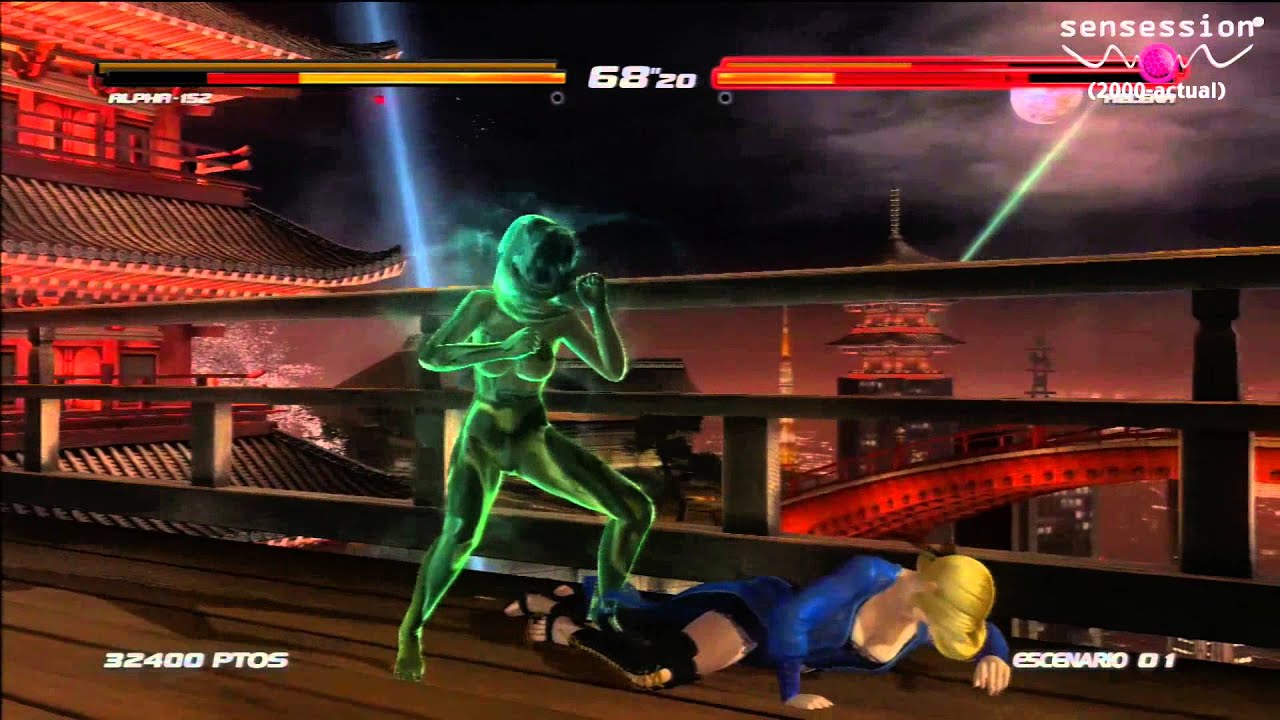
Task: Click the round-win indicator dot under ALPHA-152's bar
Action: [556, 96]
